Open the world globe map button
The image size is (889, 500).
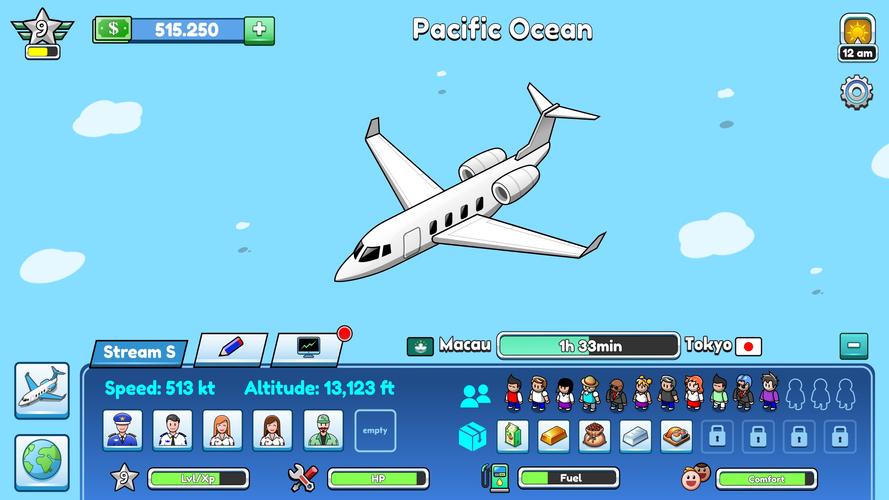coord(42,461)
